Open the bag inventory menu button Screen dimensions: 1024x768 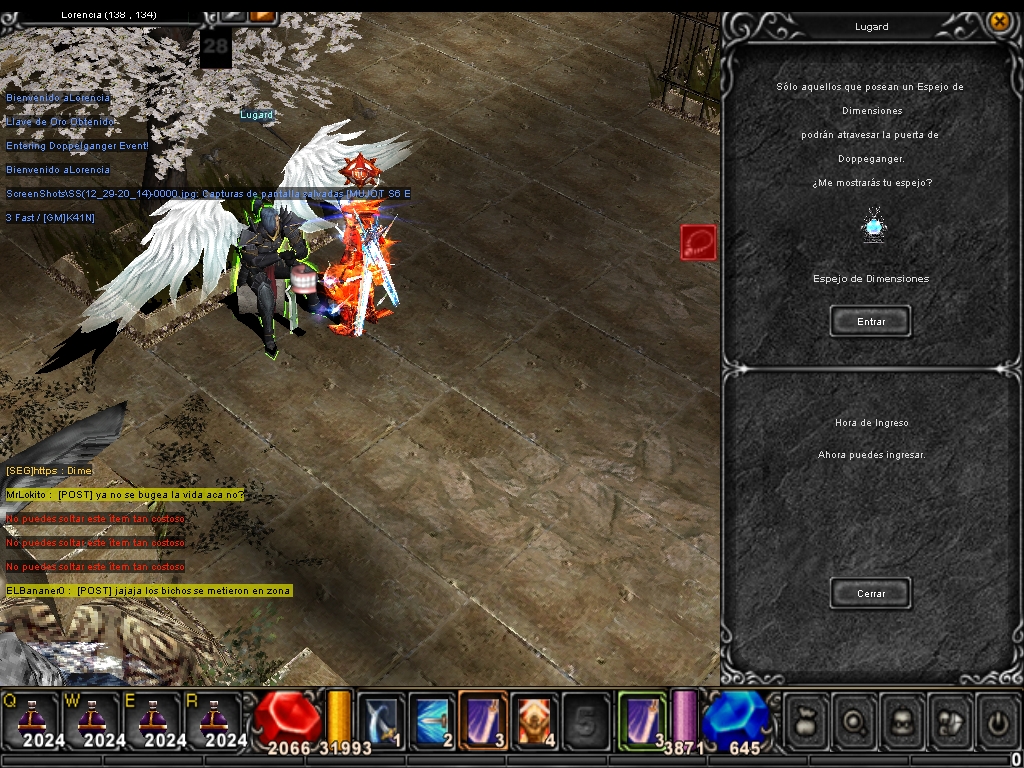click(x=806, y=720)
